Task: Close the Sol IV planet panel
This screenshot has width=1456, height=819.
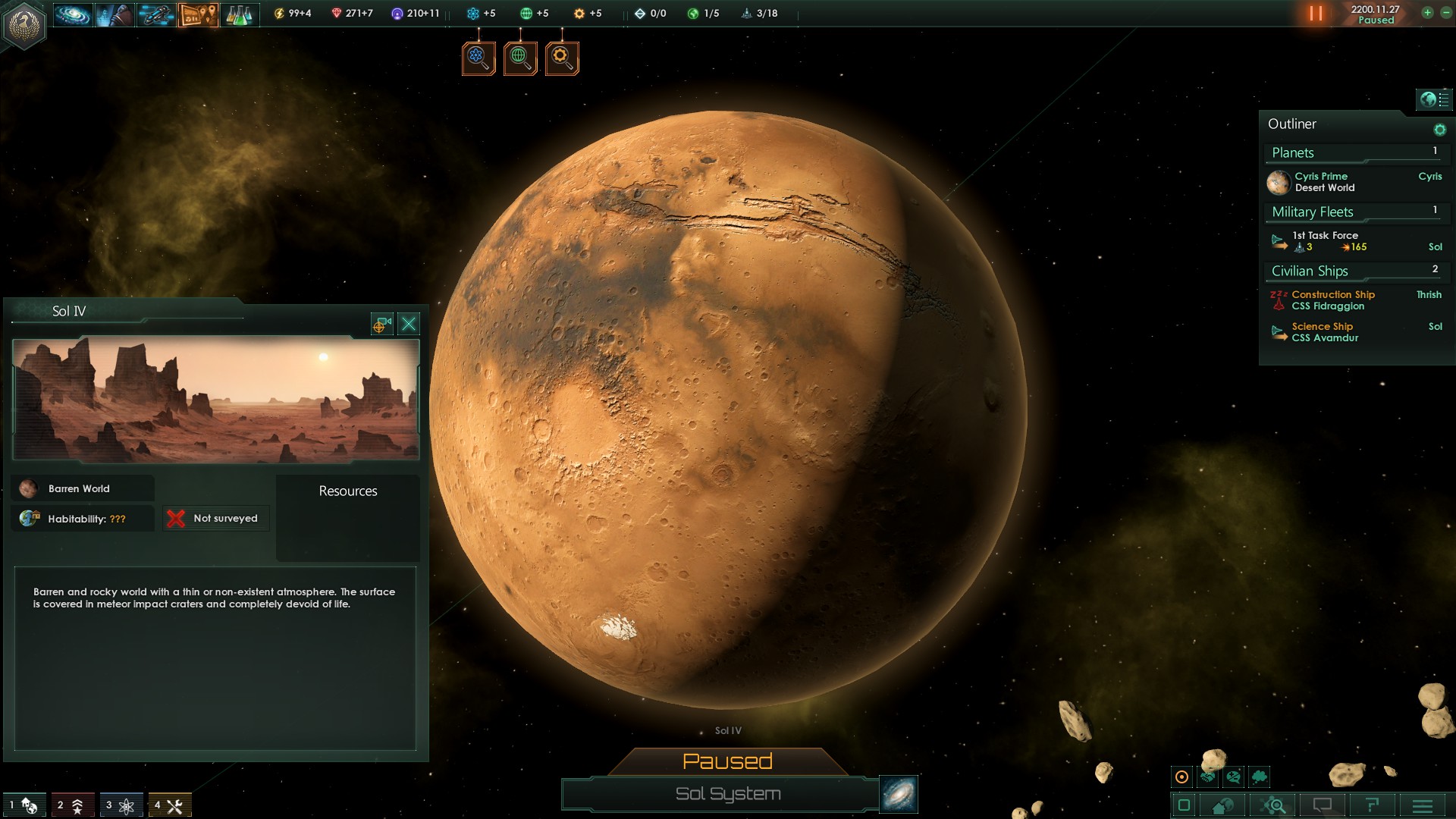Action: [x=409, y=325]
